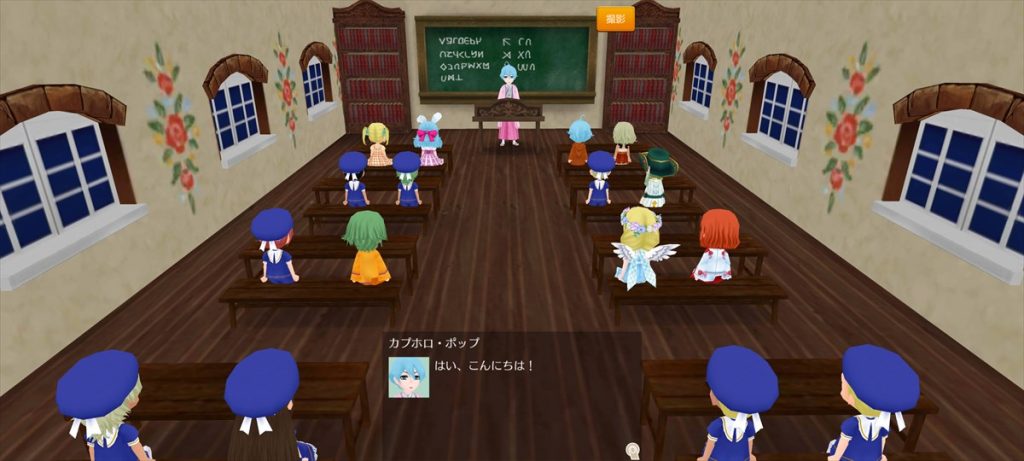The image size is (1024, 461).
Task: Advance the dialogue via the box's corner icon
Action: click(x=631, y=448)
